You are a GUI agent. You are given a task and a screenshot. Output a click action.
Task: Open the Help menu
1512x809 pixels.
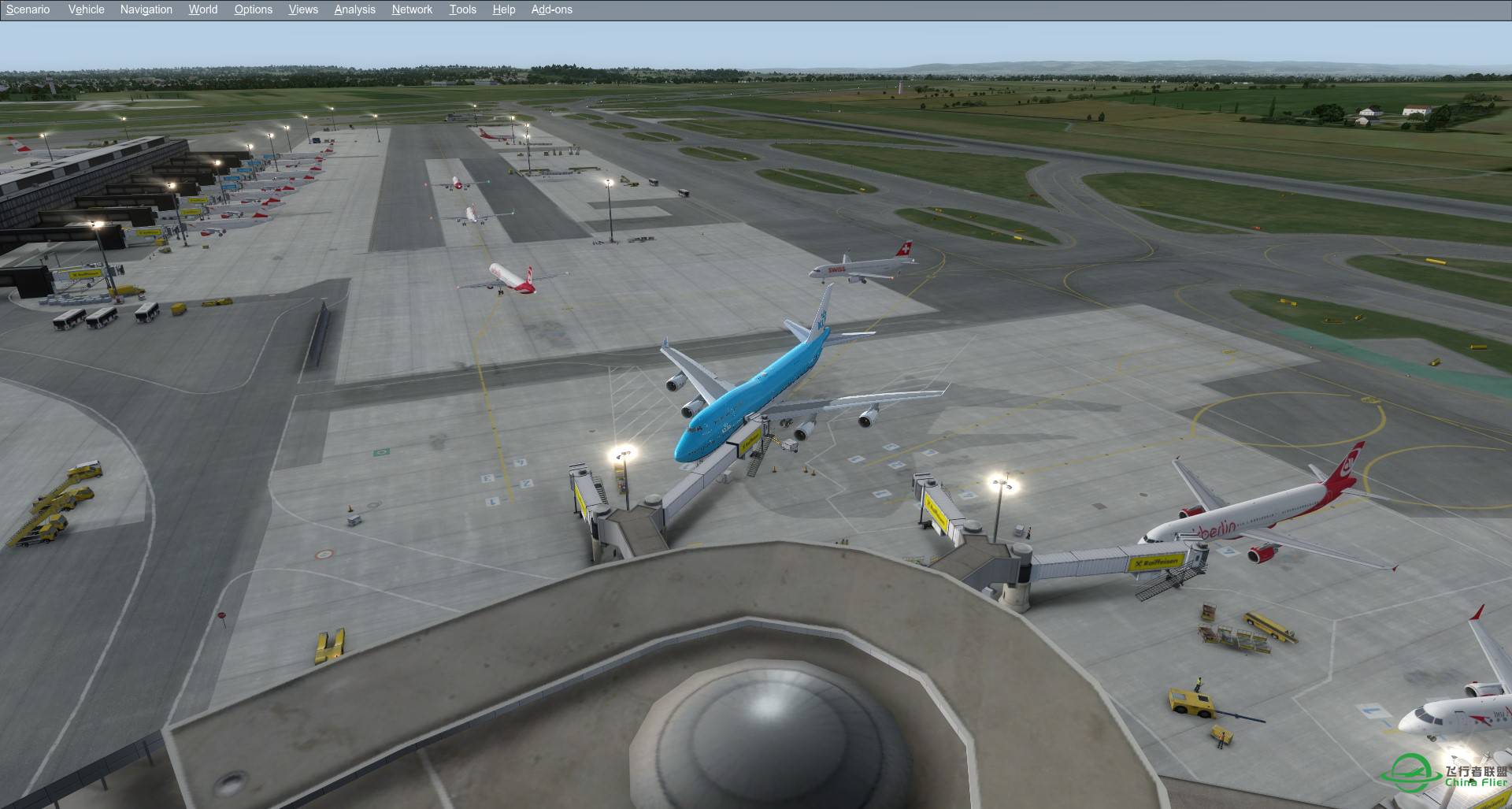tap(503, 9)
